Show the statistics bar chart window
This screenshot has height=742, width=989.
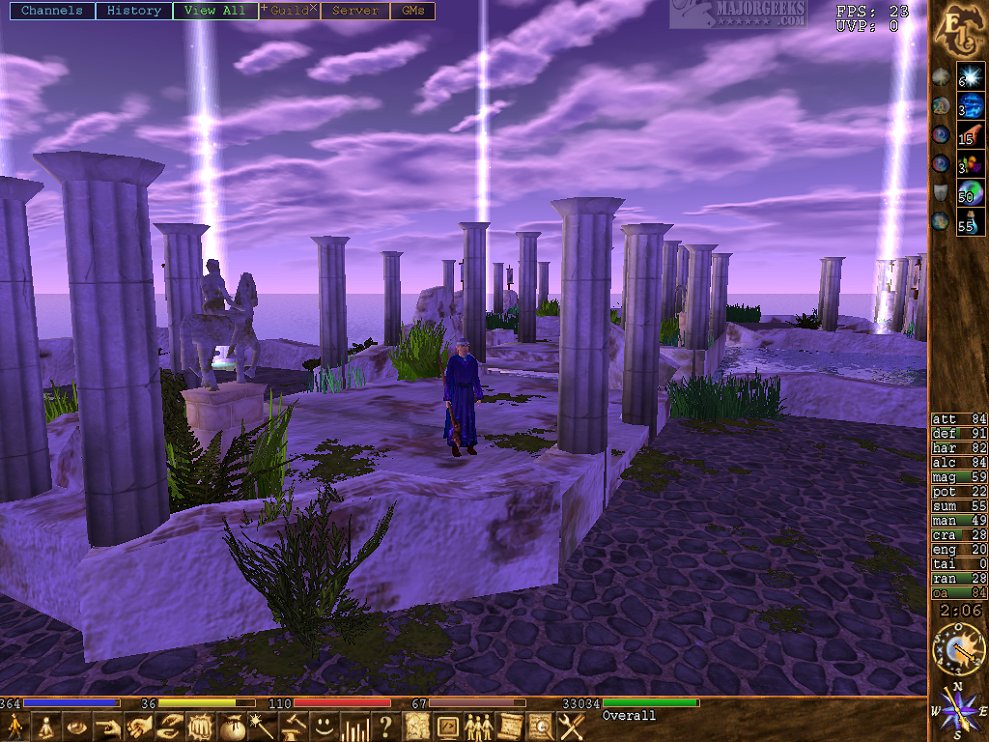[354, 727]
